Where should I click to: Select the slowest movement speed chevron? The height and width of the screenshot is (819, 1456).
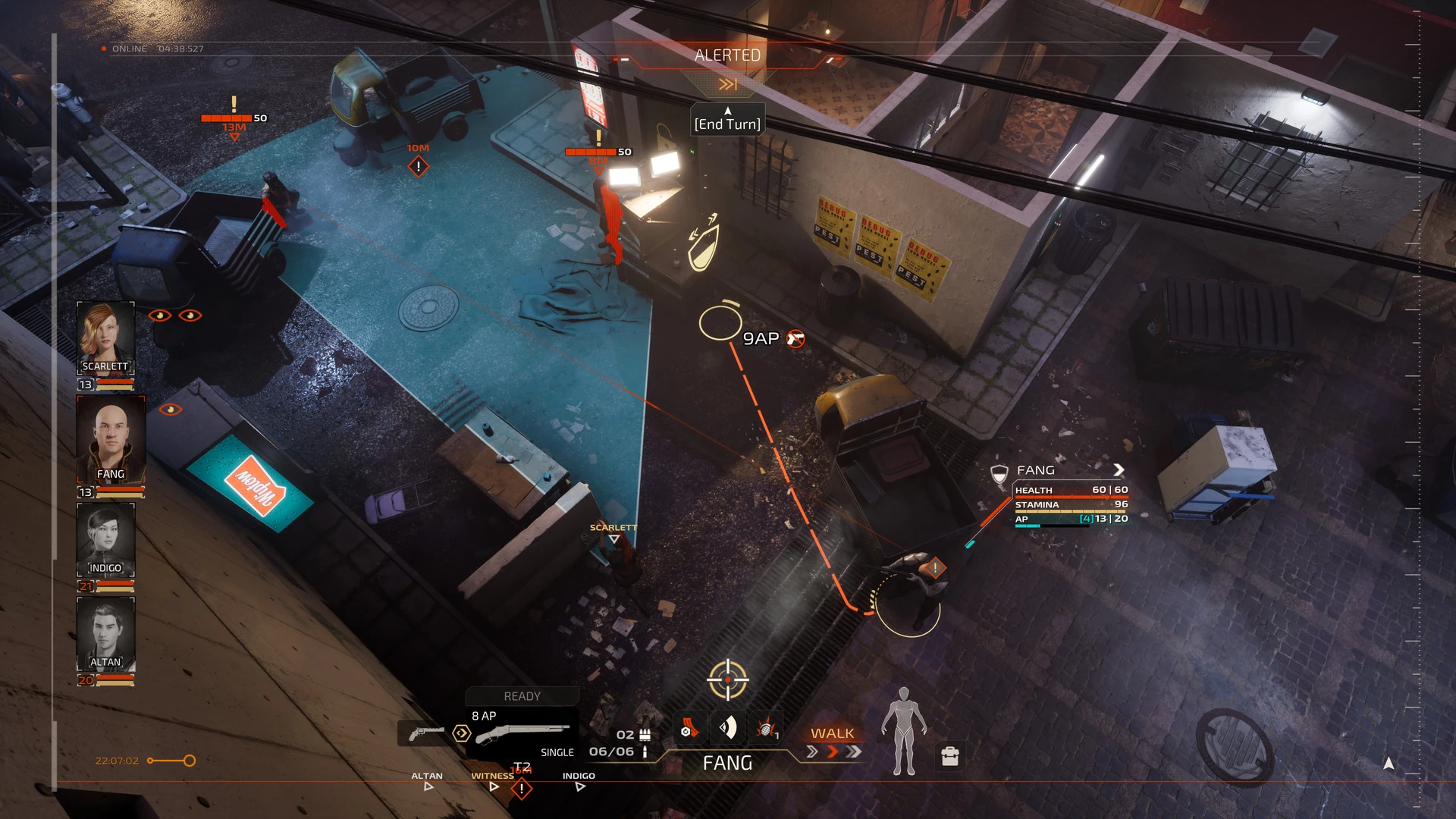click(x=811, y=752)
